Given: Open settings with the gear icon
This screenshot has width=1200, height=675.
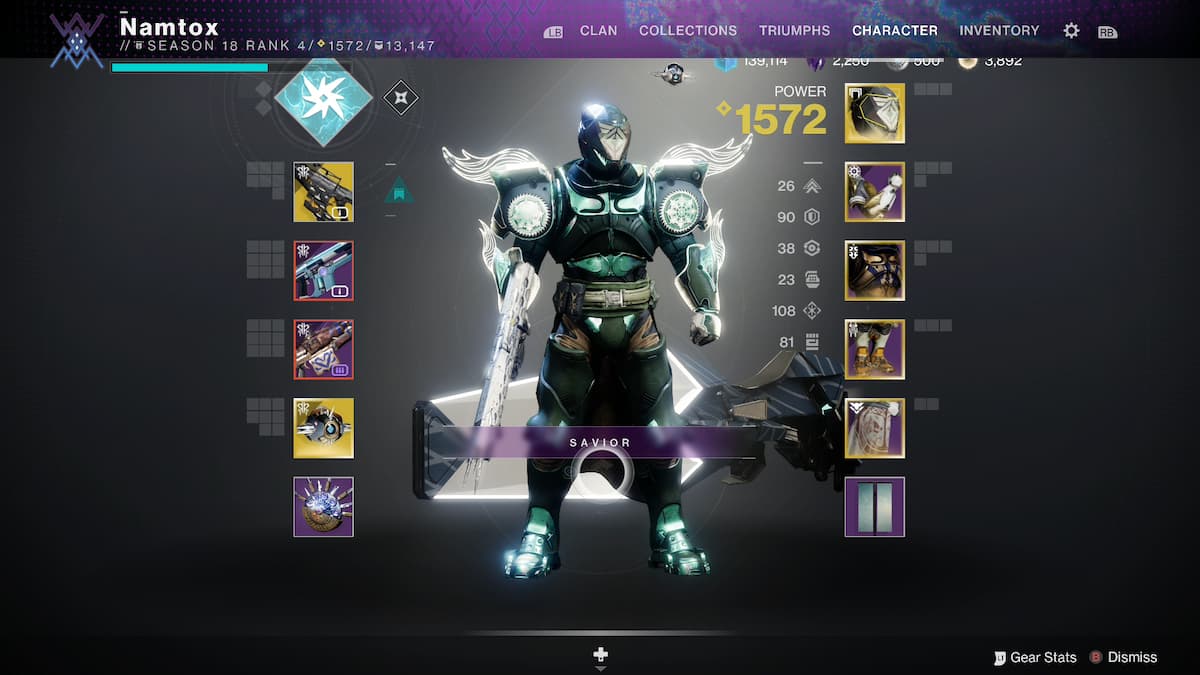Looking at the screenshot, I should click(1071, 31).
